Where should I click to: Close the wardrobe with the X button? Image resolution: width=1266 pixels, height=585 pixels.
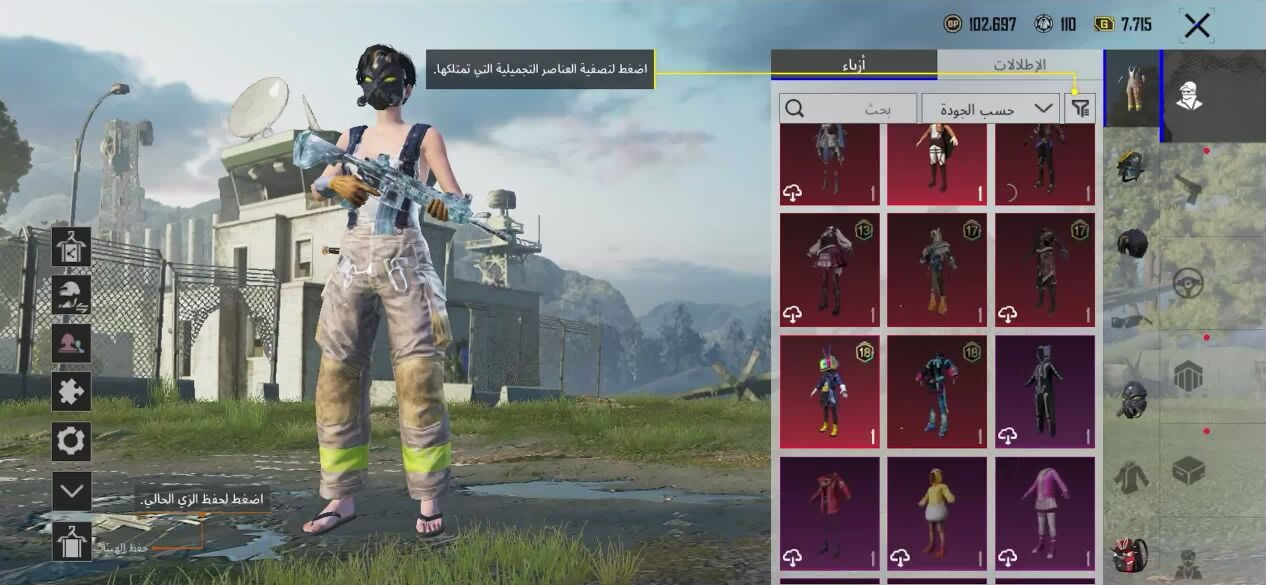pyautogui.click(x=1196, y=27)
